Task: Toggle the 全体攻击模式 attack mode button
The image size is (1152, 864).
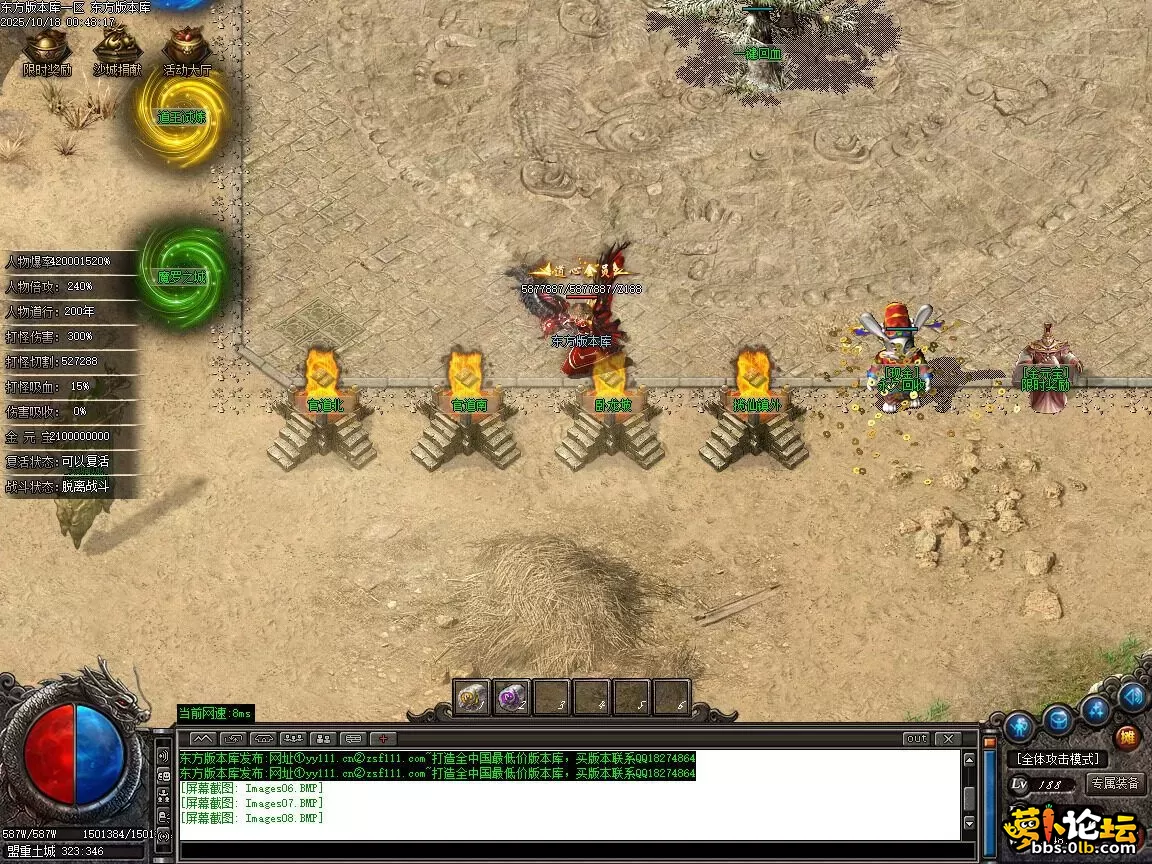Action: click(1058, 759)
